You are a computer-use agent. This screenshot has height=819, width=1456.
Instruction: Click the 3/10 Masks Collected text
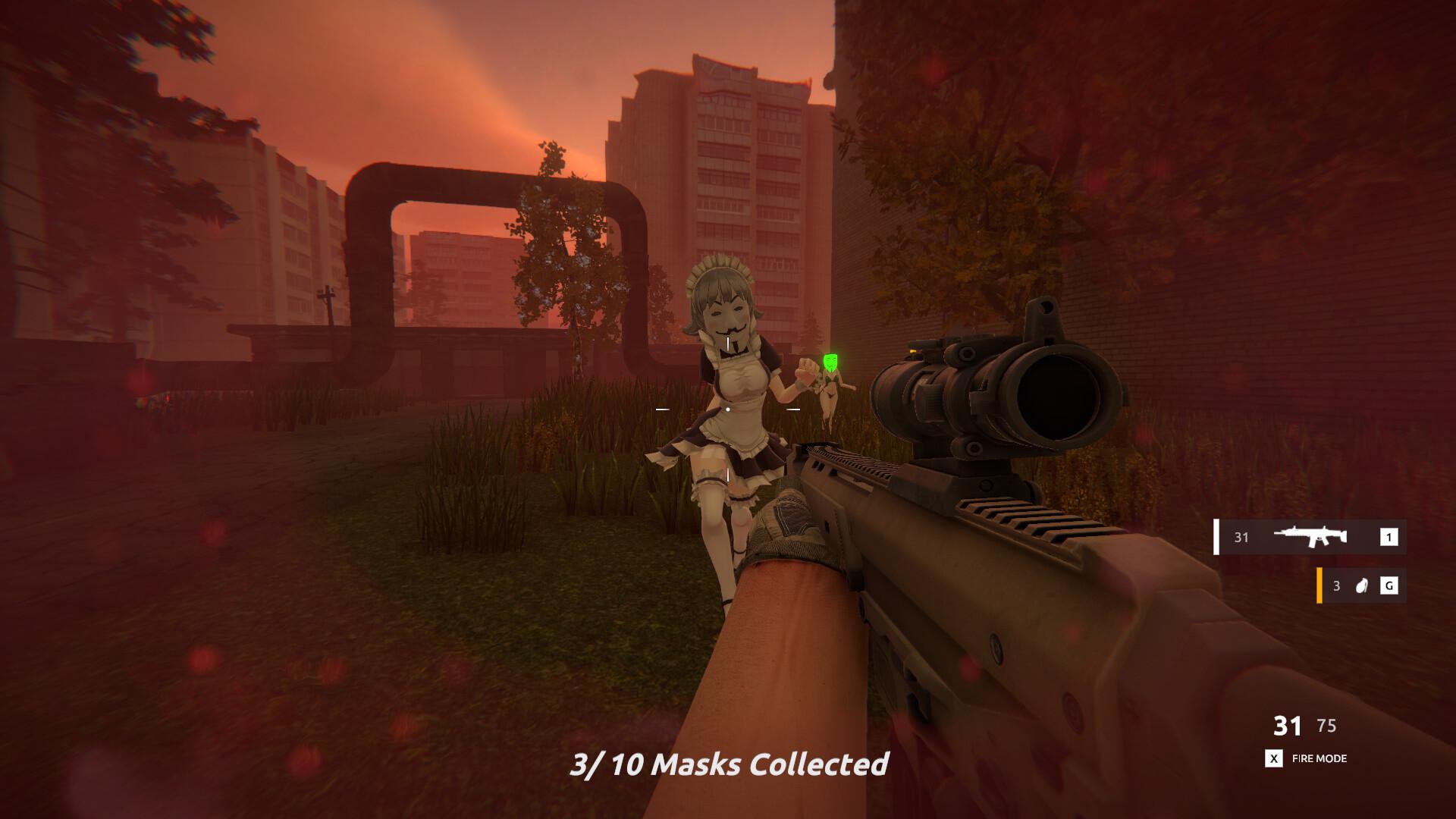pos(730,764)
